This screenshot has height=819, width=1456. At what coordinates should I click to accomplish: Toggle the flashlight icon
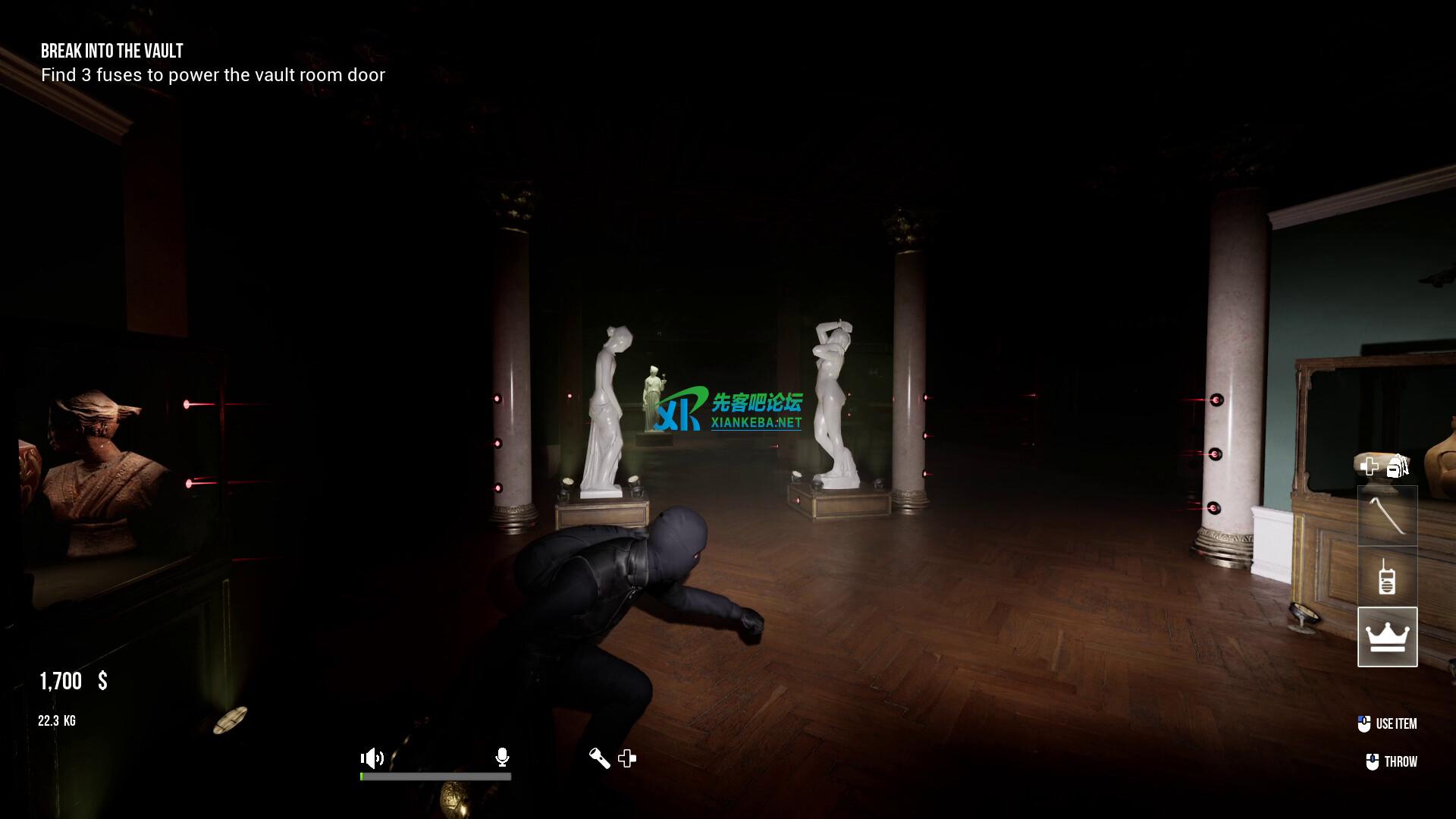pyautogui.click(x=599, y=758)
